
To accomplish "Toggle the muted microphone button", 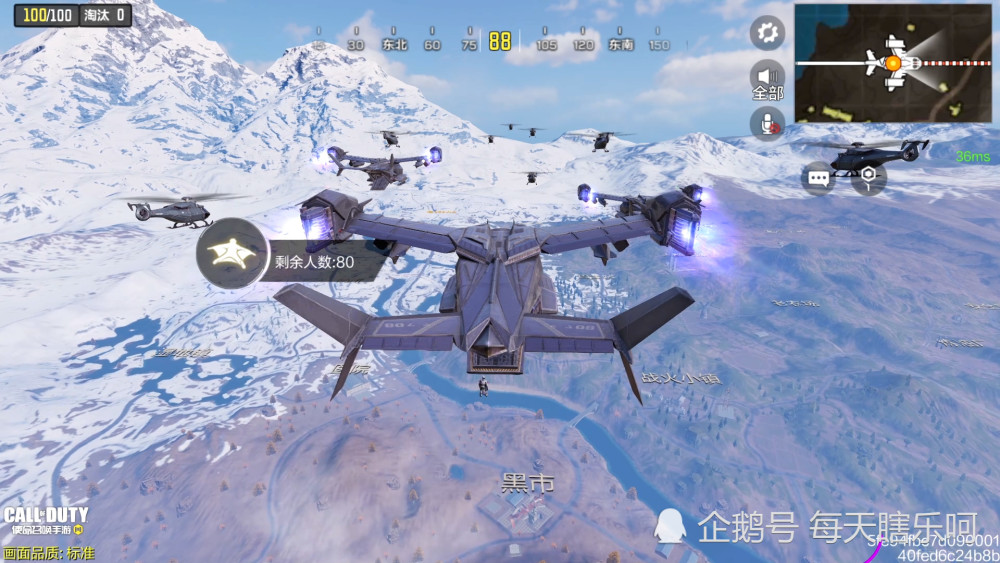I will point(767,123).
